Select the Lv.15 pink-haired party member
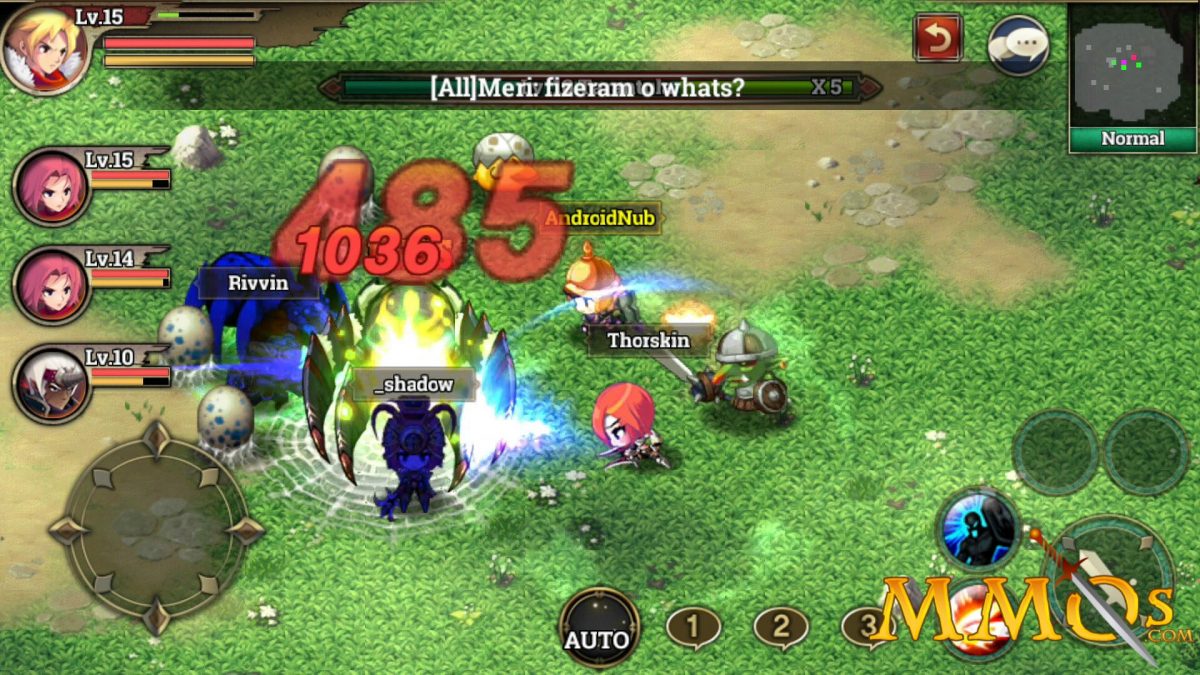This screenshot has width=1200, height=675. pyautogui.click(x=52, y=187)
